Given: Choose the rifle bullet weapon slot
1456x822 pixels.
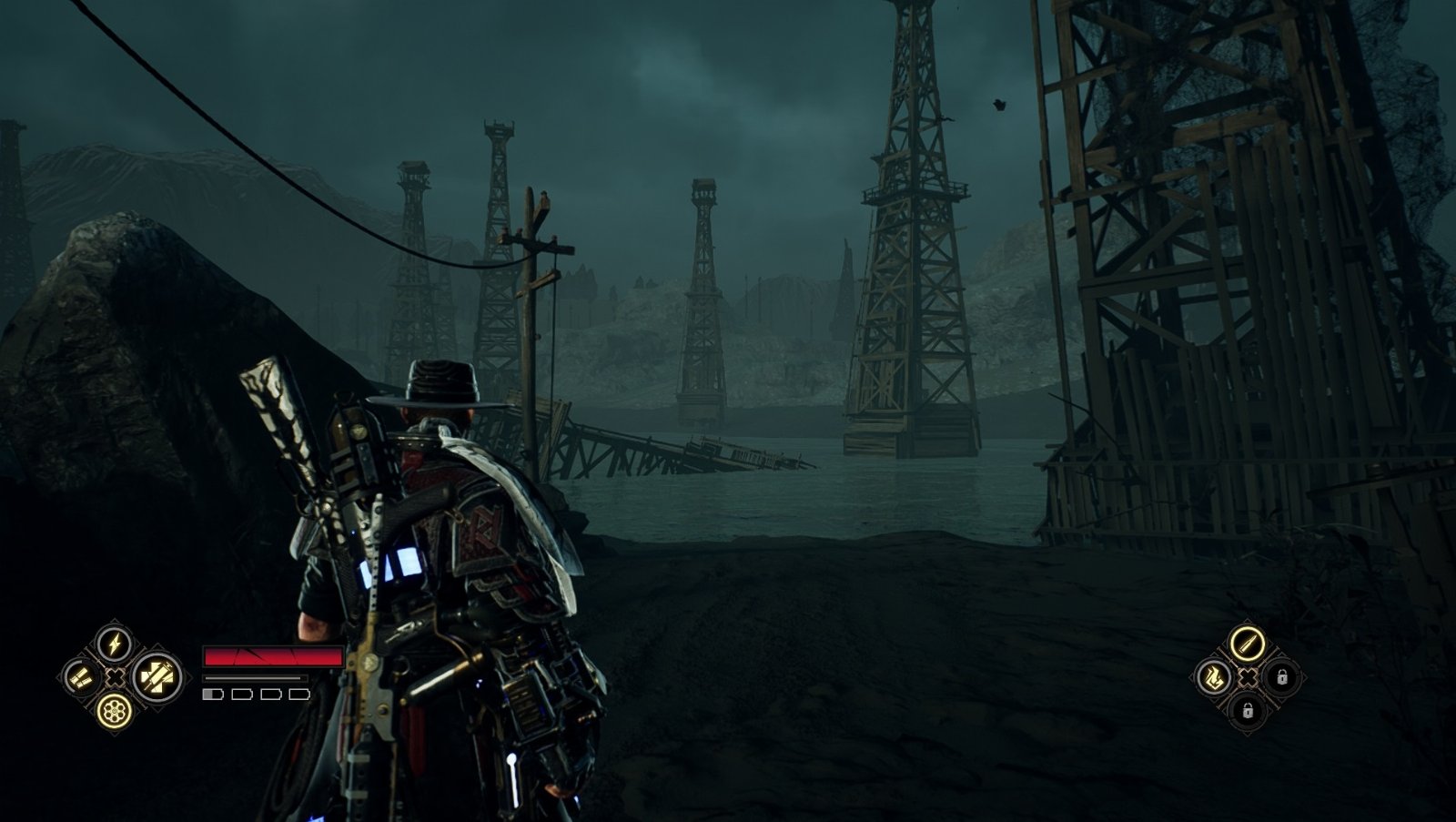Looking at the screenshot, I should (1247, 643).
